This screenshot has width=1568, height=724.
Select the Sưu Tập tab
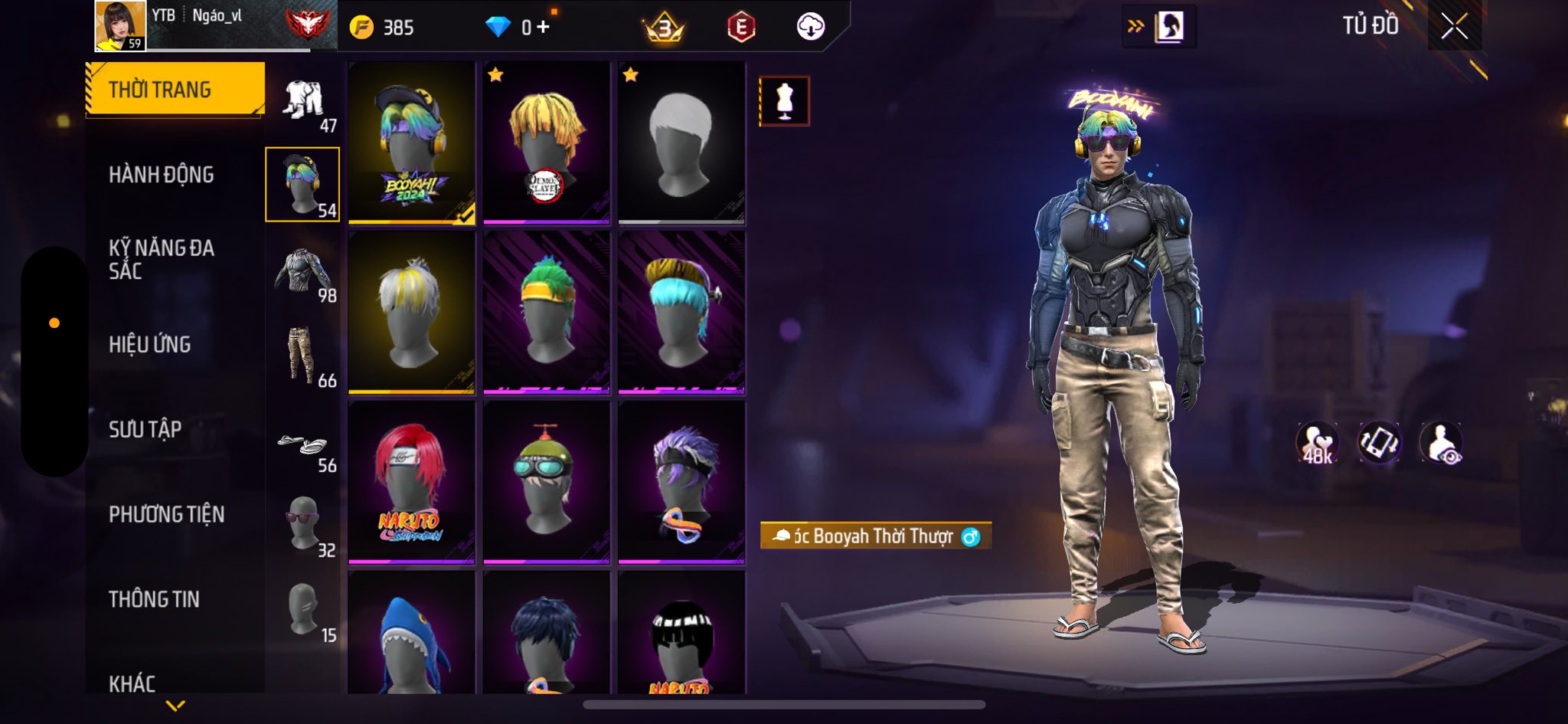[145, 429]
